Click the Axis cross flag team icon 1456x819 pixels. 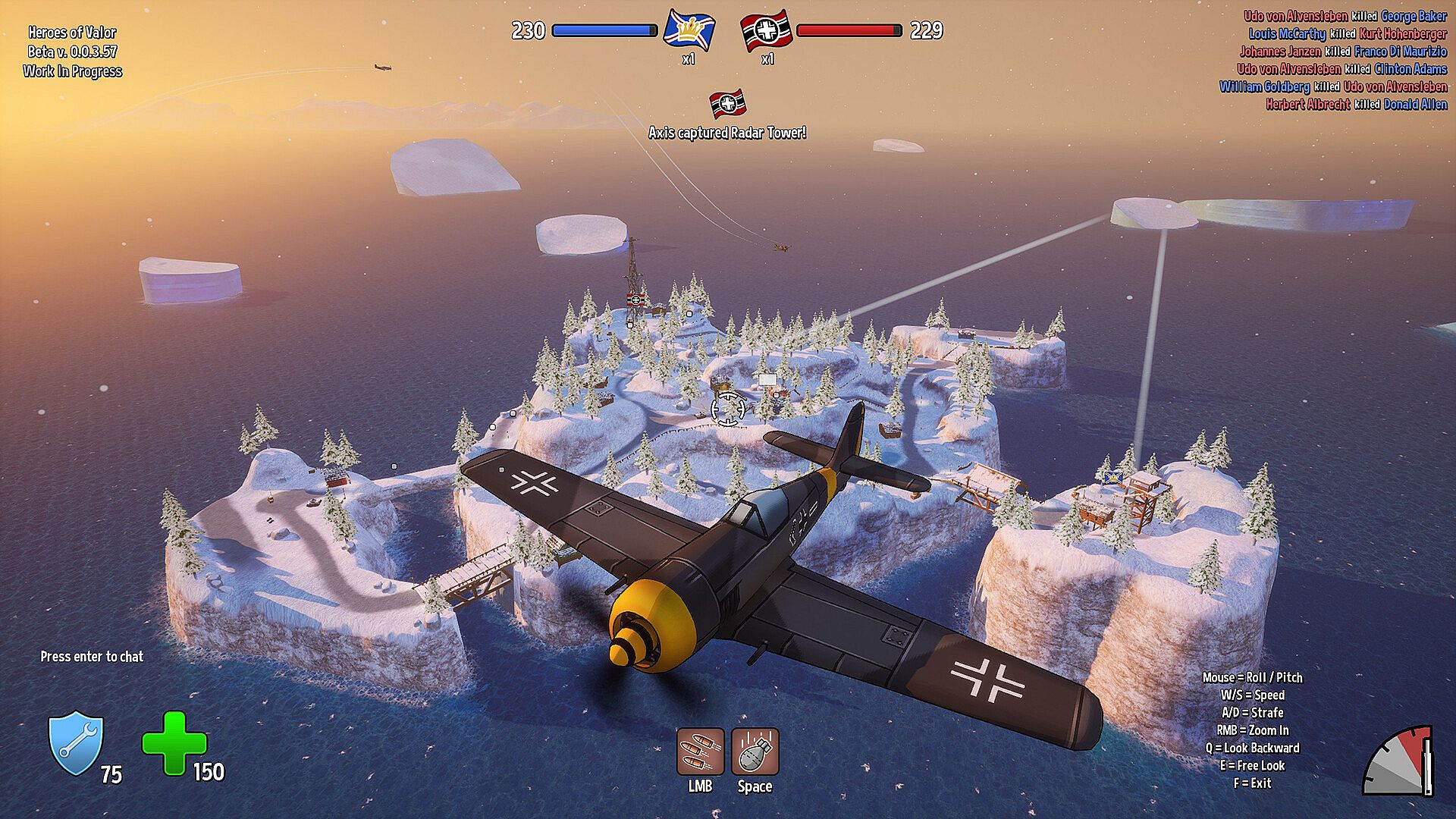[x=766, y=30]
